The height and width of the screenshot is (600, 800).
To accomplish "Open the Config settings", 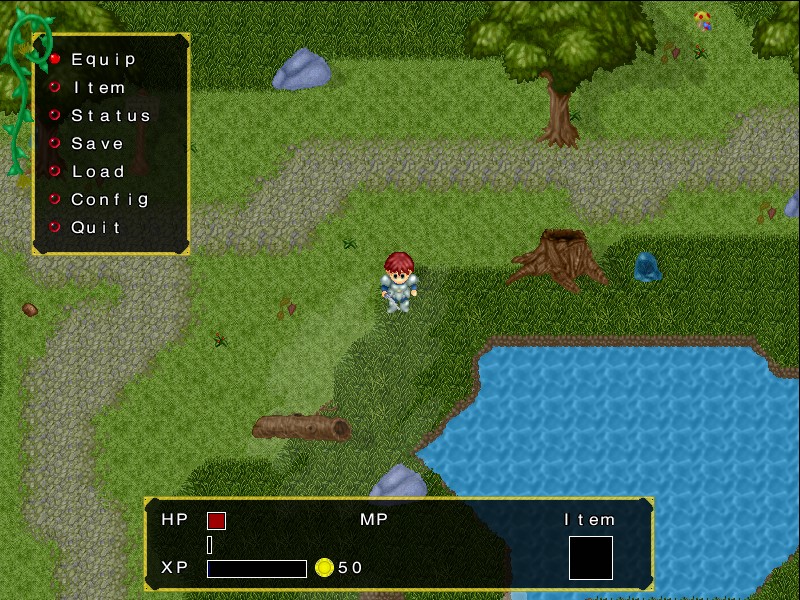I will [x=110, y=200].
